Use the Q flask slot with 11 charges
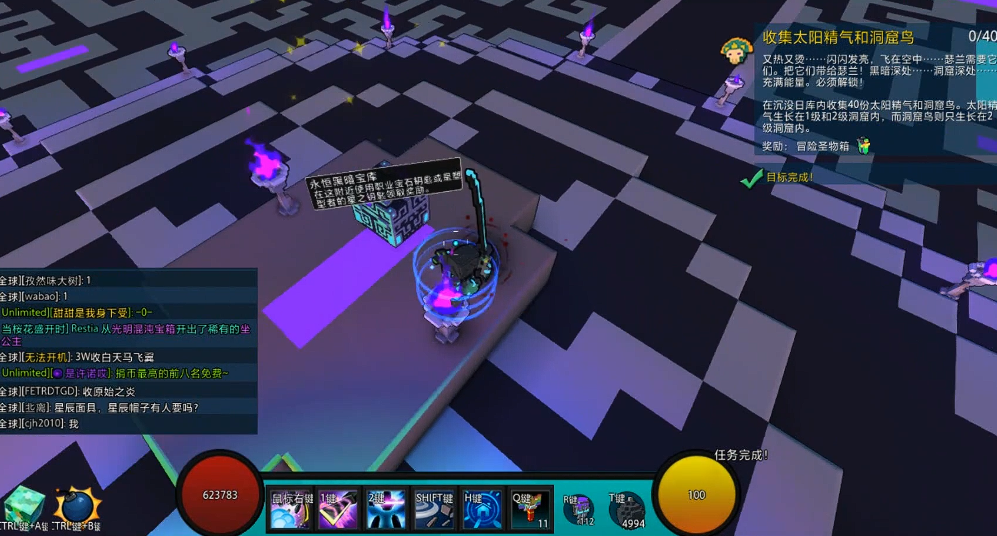 coord(530,509)
